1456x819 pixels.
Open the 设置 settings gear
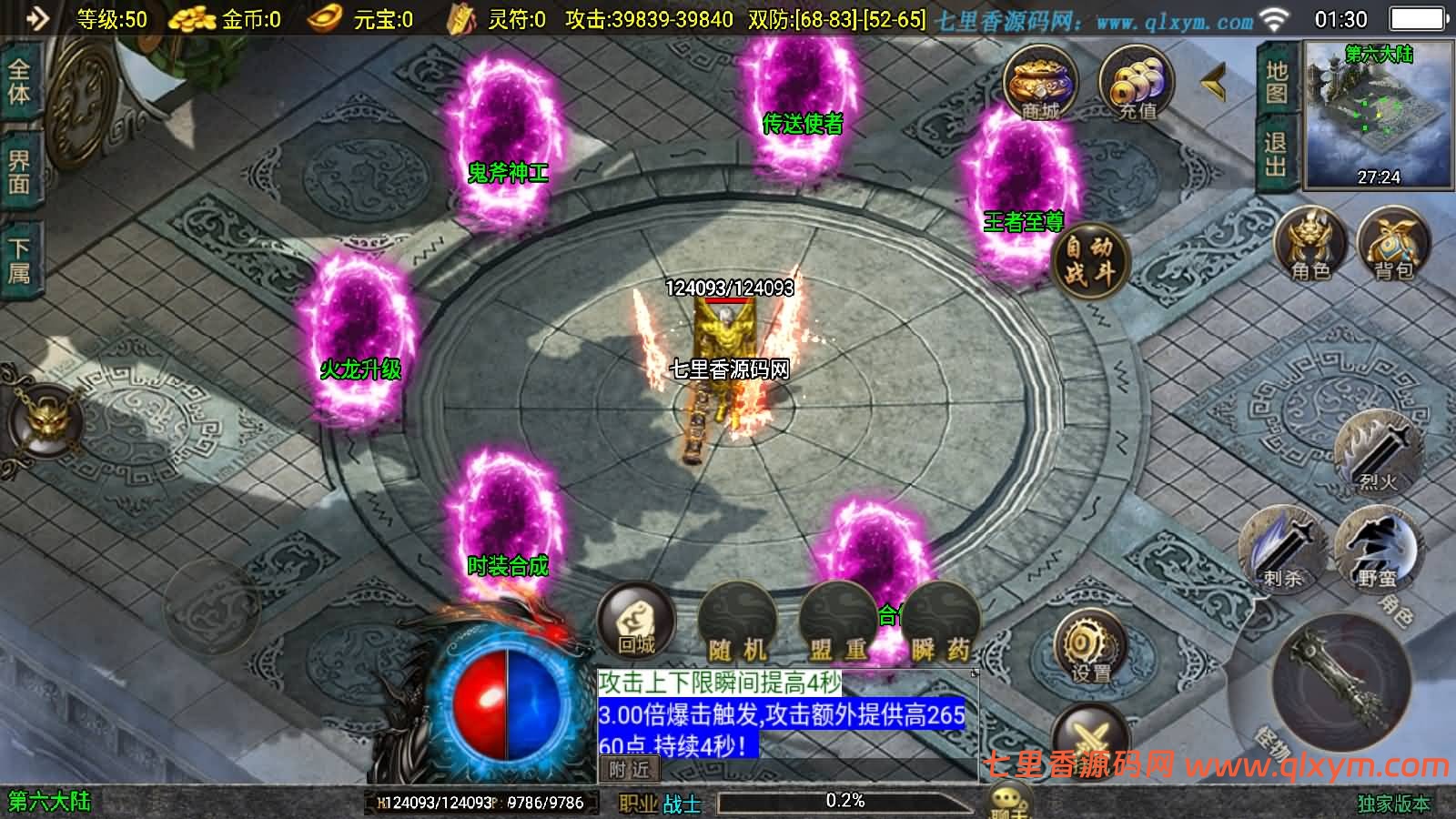(1090, 648)
